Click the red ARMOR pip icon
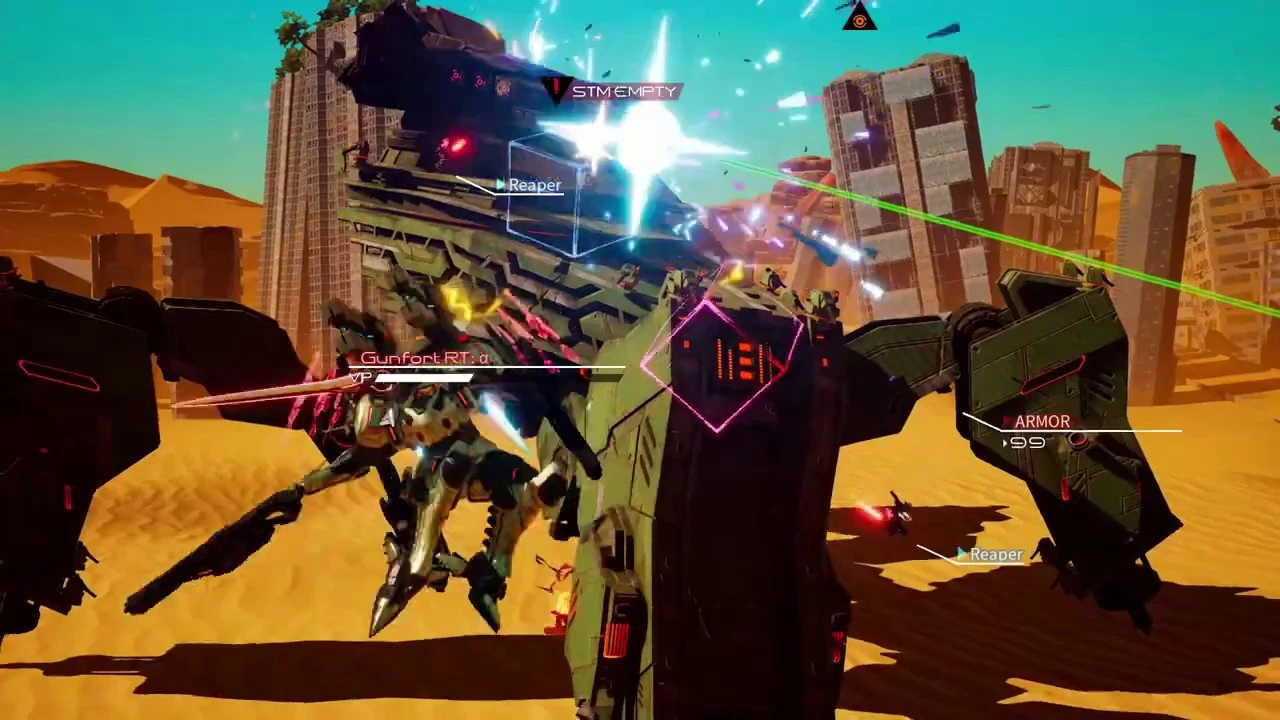 click(1008, 421)
